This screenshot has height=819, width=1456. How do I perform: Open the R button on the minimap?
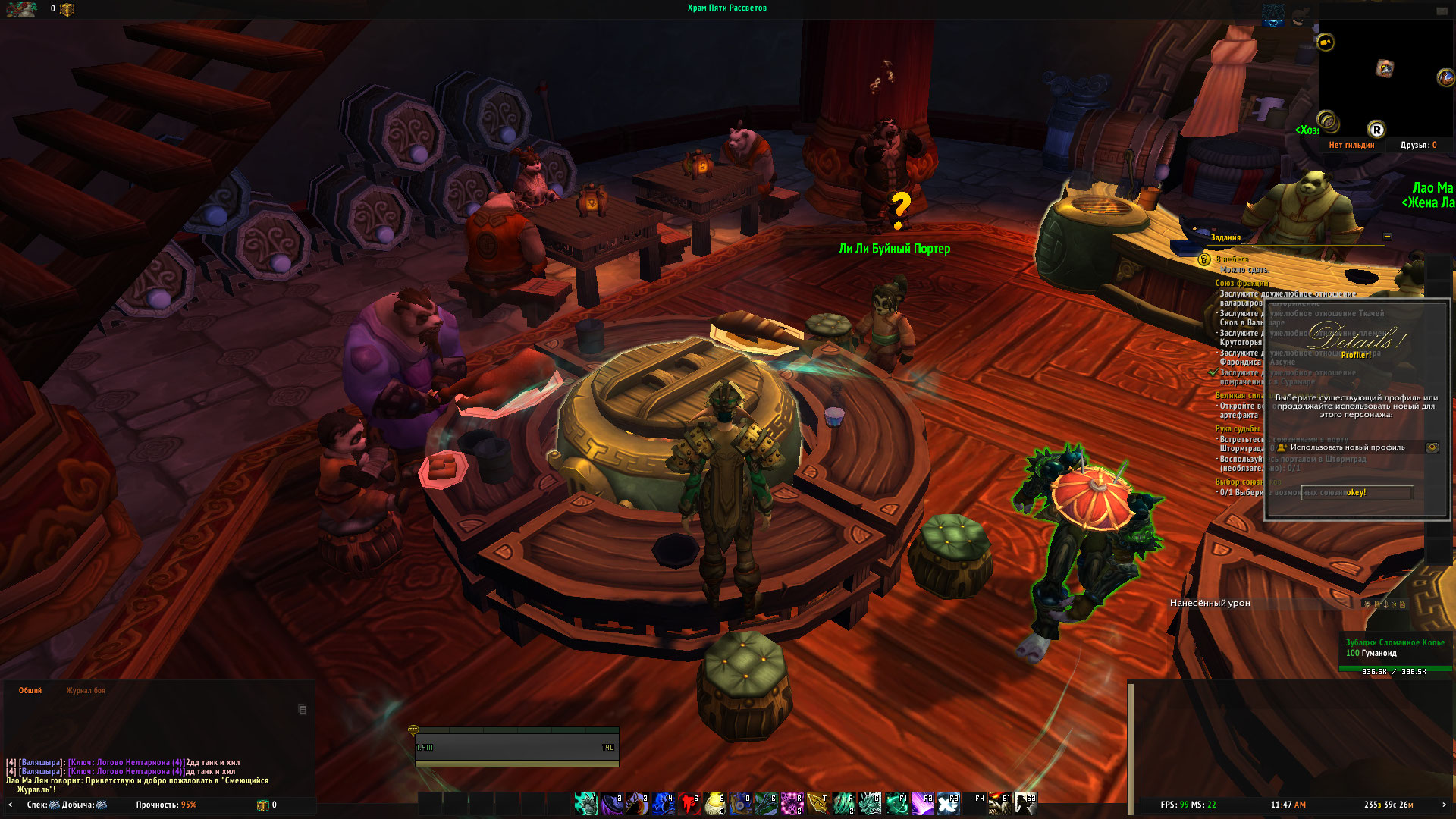(x=1376, y=130)
